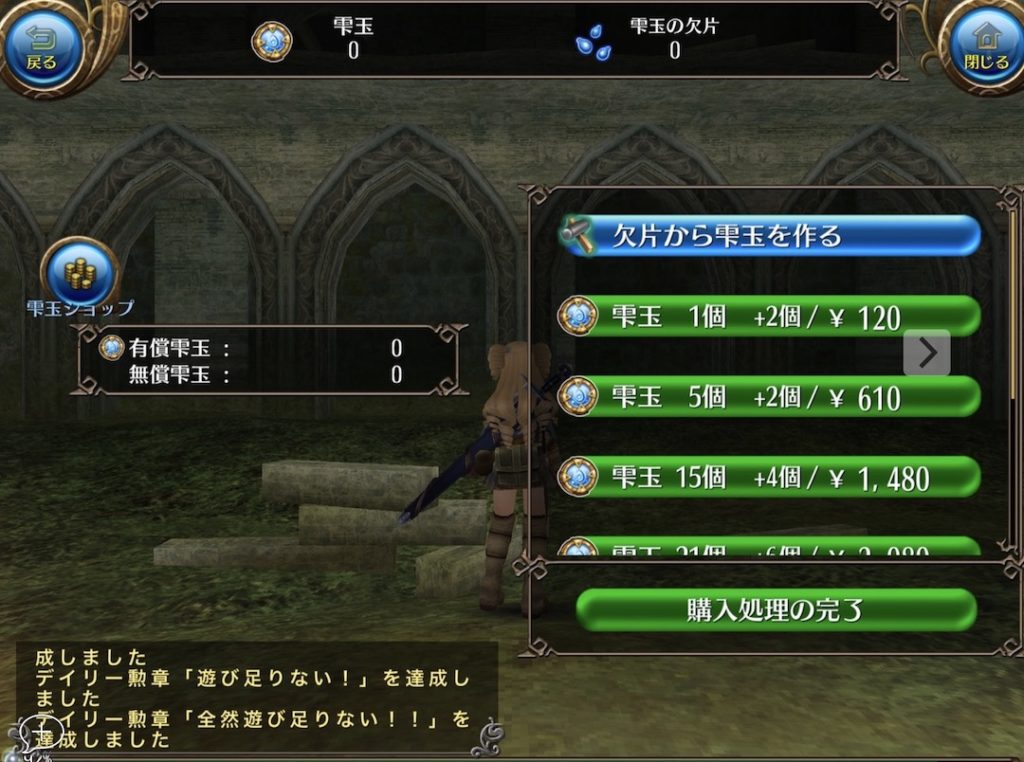The image size is (1024, 762).
Task: Purchase 雫玉 5個 for ¥610
Action: [768, 397]
